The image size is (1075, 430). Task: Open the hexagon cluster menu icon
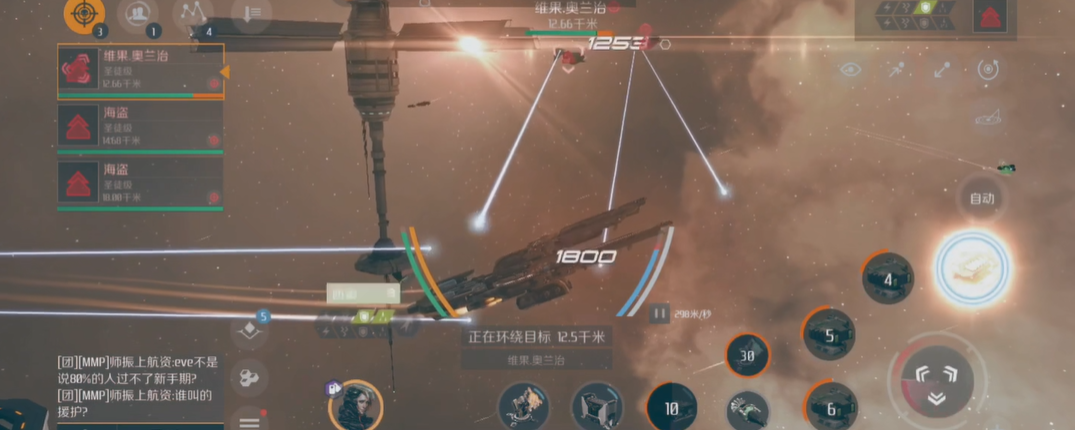click(248, 377)
